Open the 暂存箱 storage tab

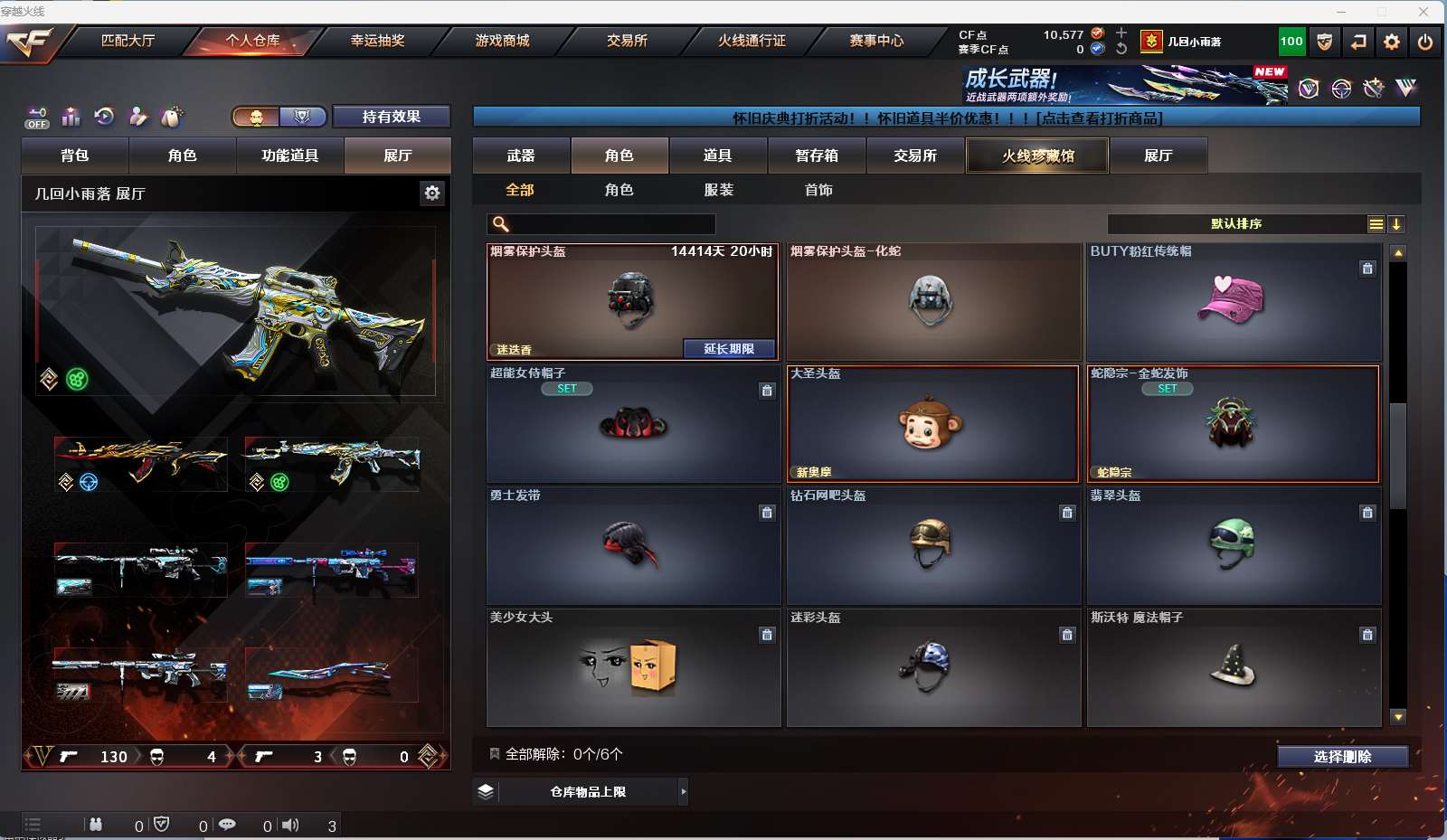(x=817, y=156)
